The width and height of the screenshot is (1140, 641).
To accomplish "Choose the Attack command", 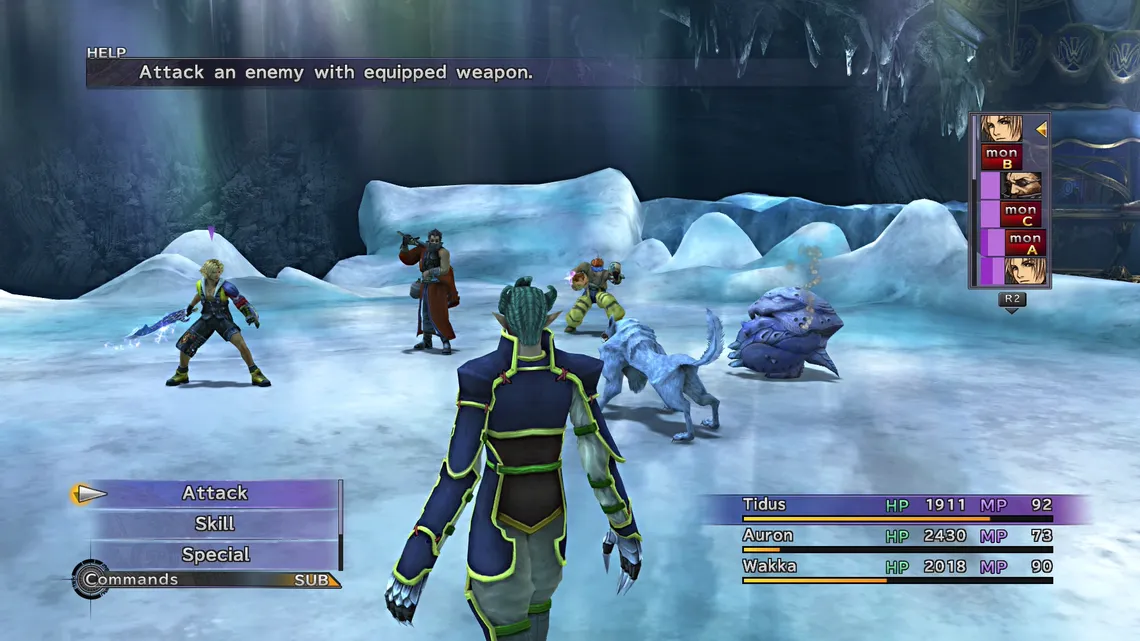I will click(214, 493).
